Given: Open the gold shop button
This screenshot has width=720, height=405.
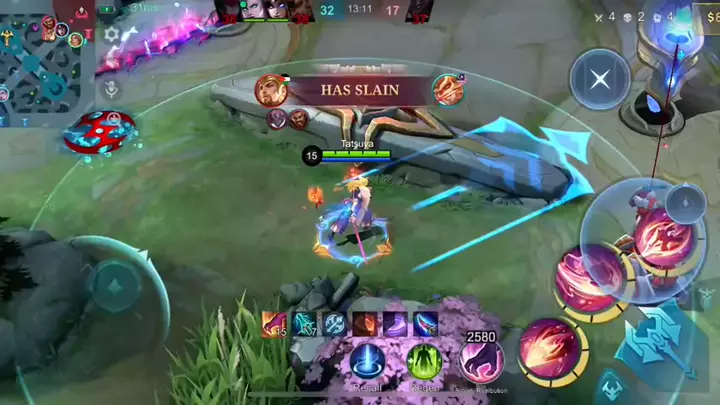Looking at the screenshot, I should click(x=706, y=17).
